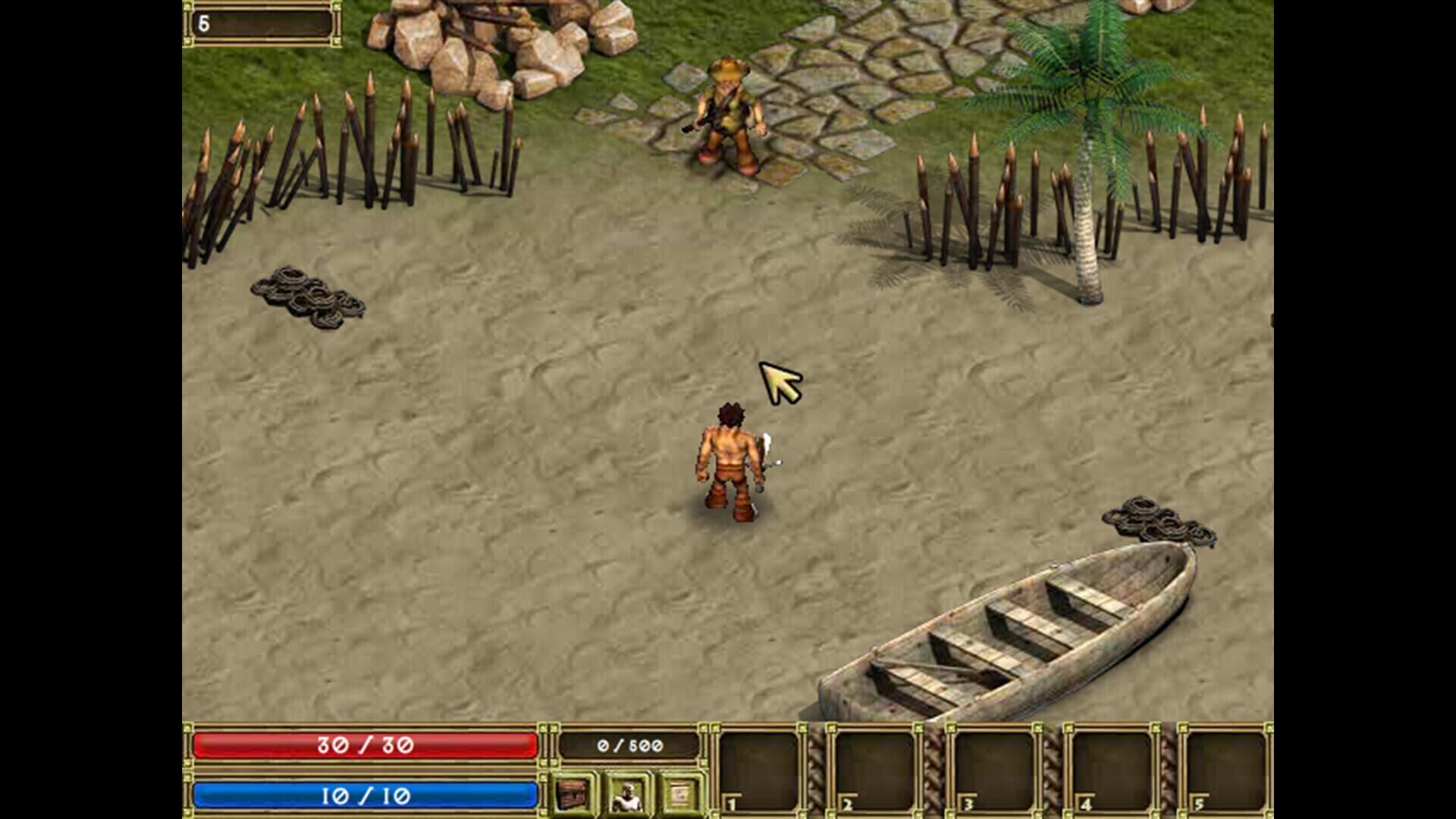Click the red health bar showing 30/30
Image resolution: width=1456 pixels, height=819 pixels.
coord(364,745)
